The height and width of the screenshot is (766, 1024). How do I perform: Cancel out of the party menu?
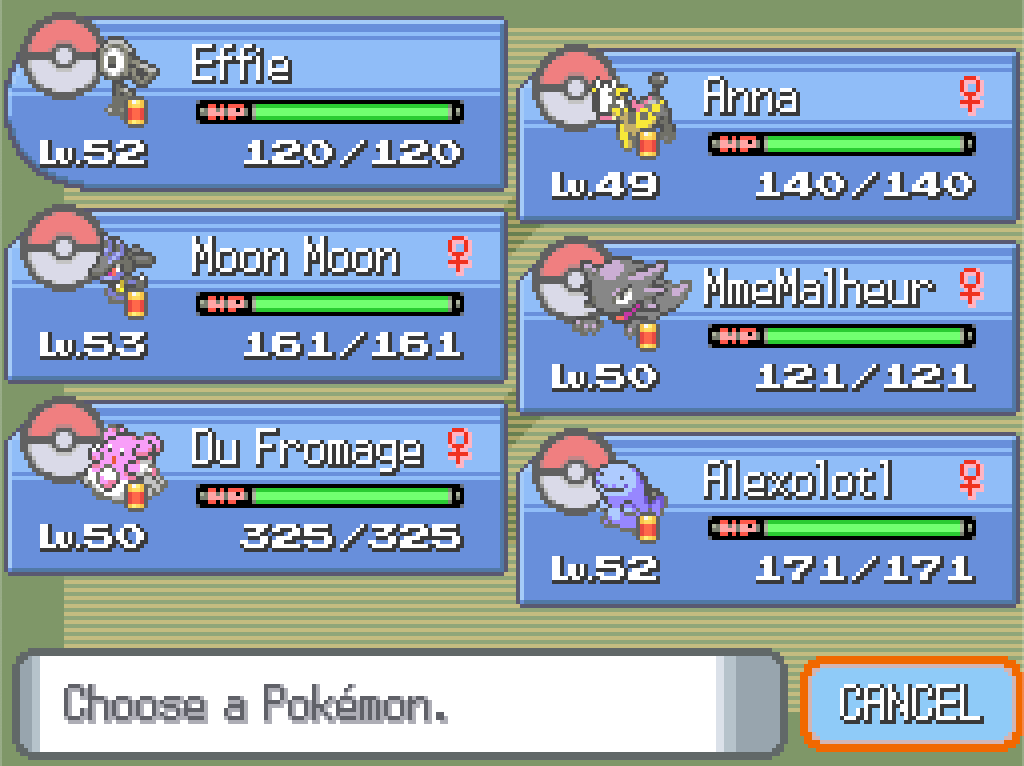[910, 703]
